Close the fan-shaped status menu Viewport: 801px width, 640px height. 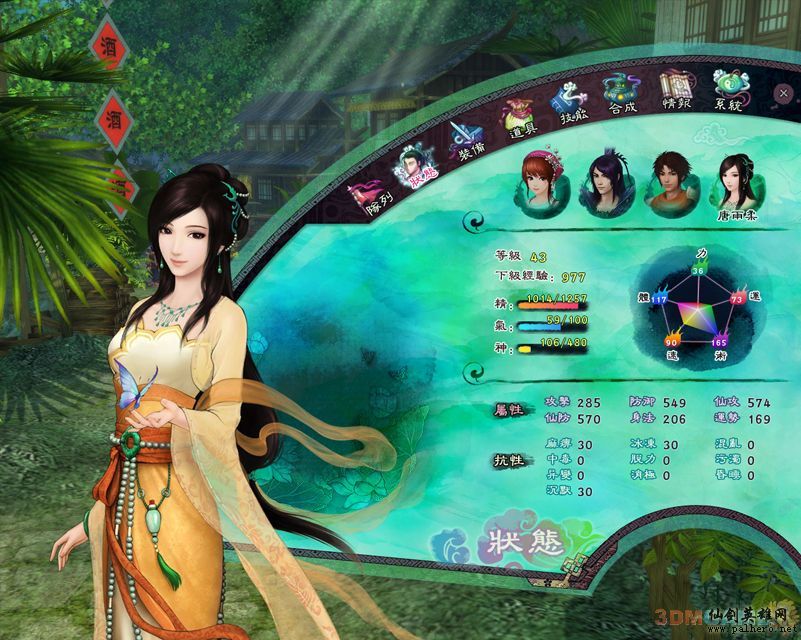point(783,93)
